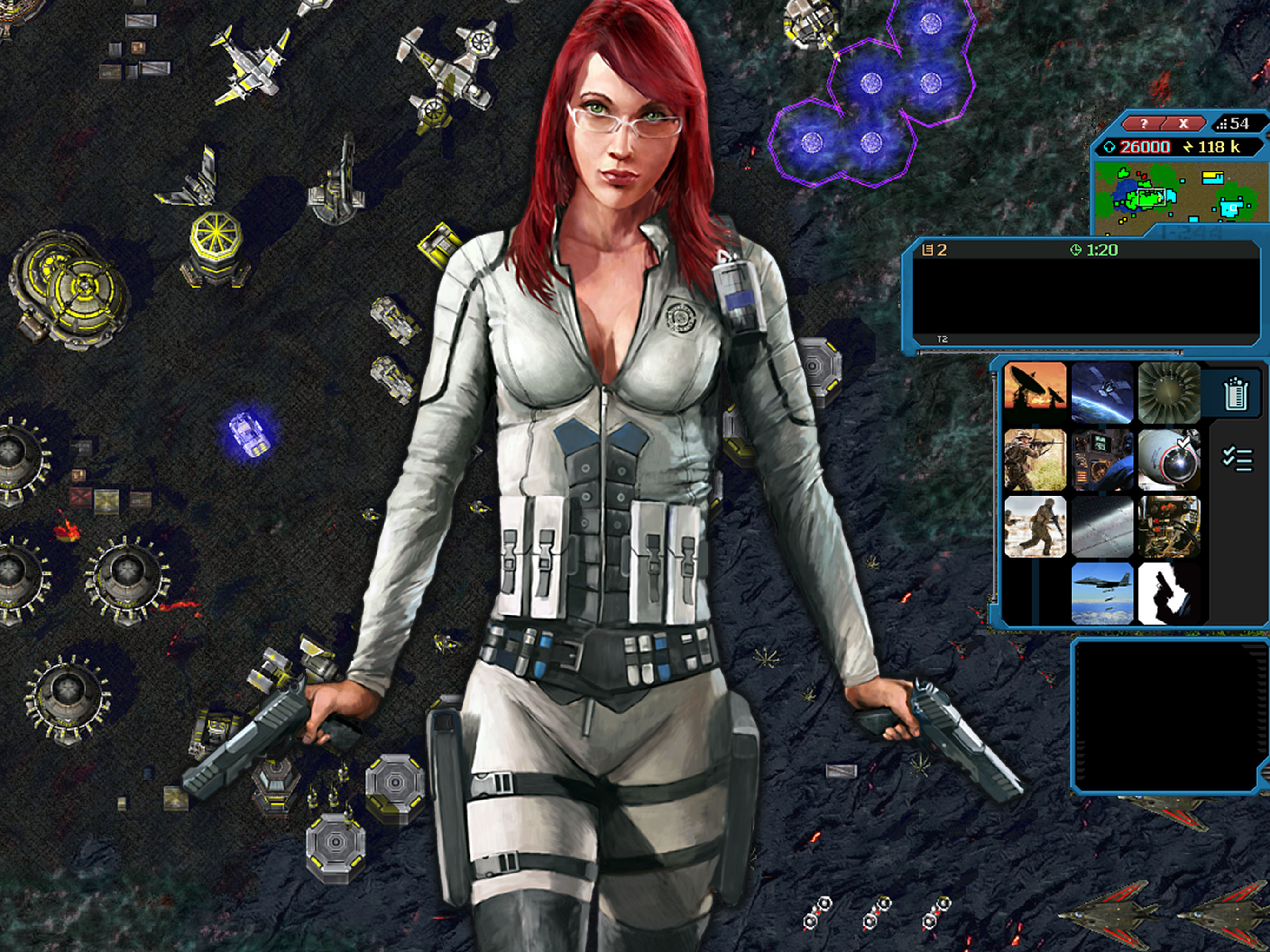This screenshot has height=952, width=1270.
Task: Open help with the question mark button
Action: tap(1144, 124)
